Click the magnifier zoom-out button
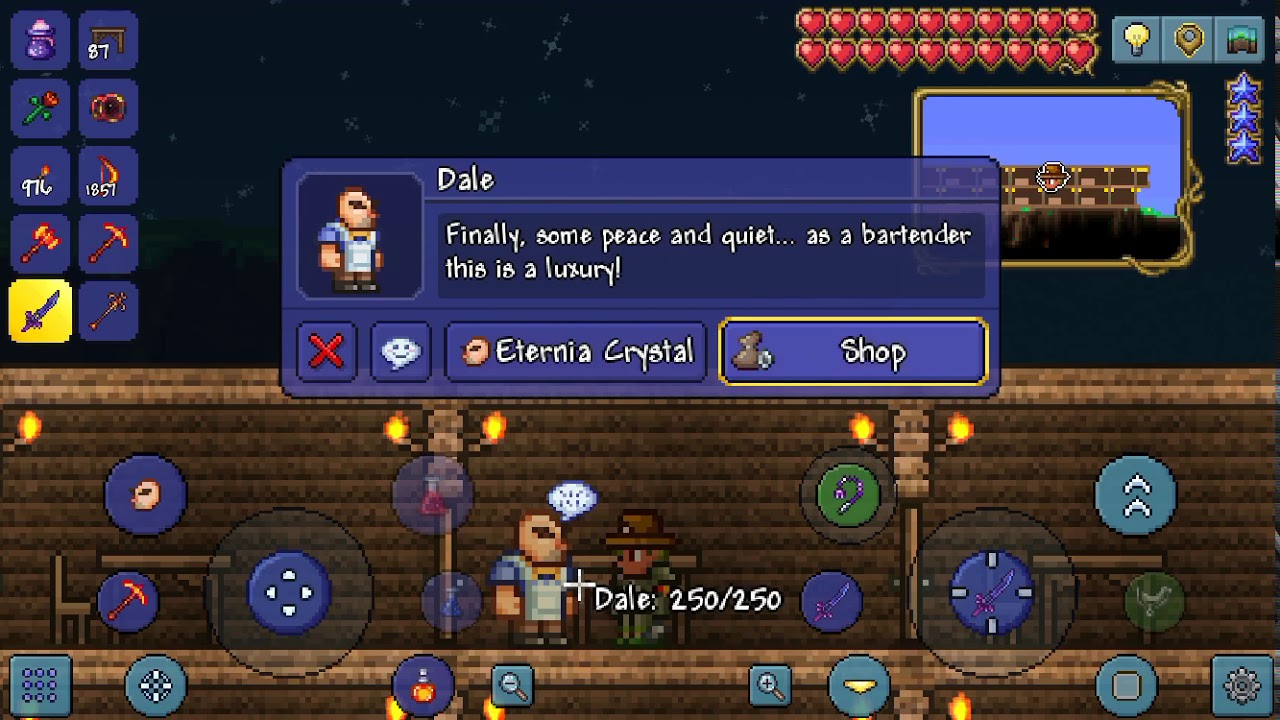This screenshot has width=1280, height=720. coord(513,686)
